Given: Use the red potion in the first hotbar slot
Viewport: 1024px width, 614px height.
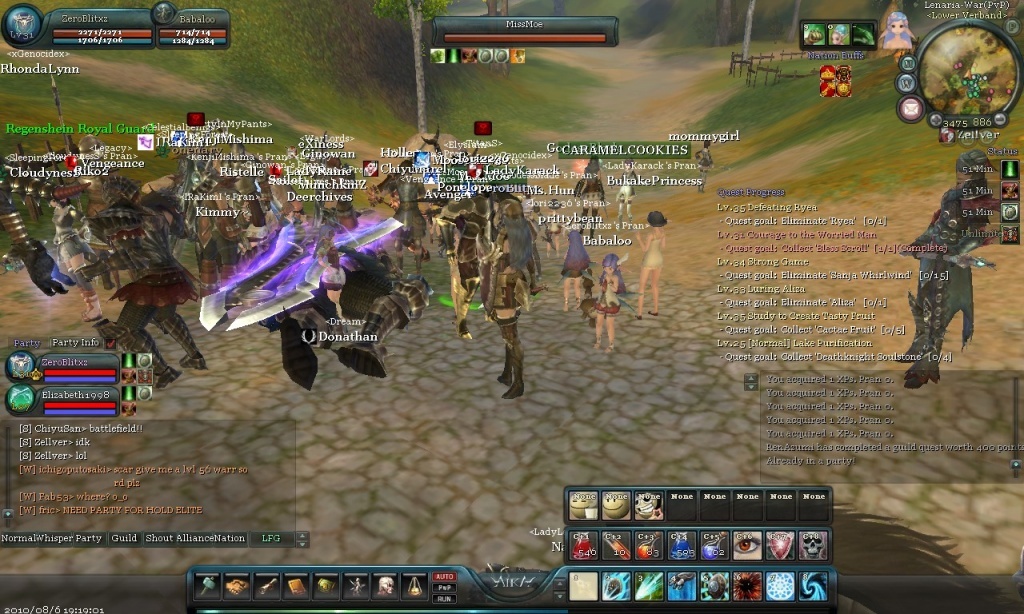Looking at the screenshot, I should (x=582, y=546).
